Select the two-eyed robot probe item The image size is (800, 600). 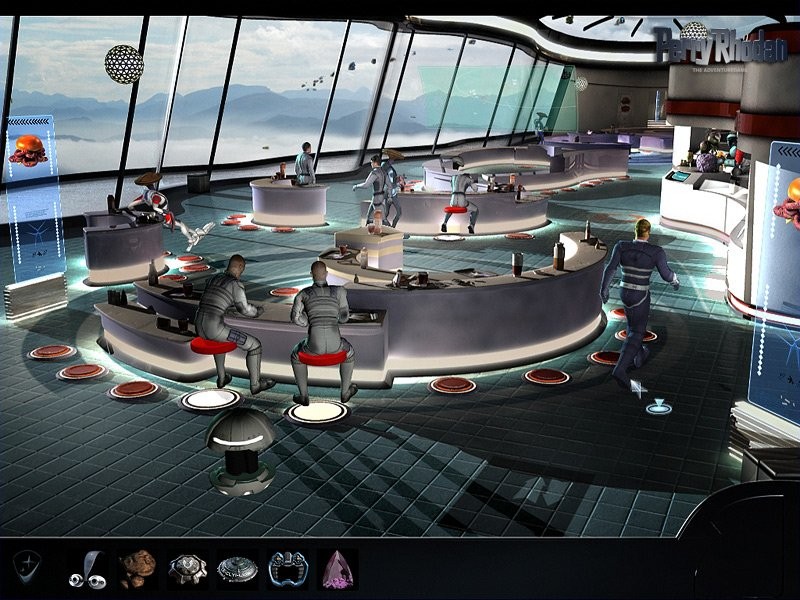click(x=87, y=569)
